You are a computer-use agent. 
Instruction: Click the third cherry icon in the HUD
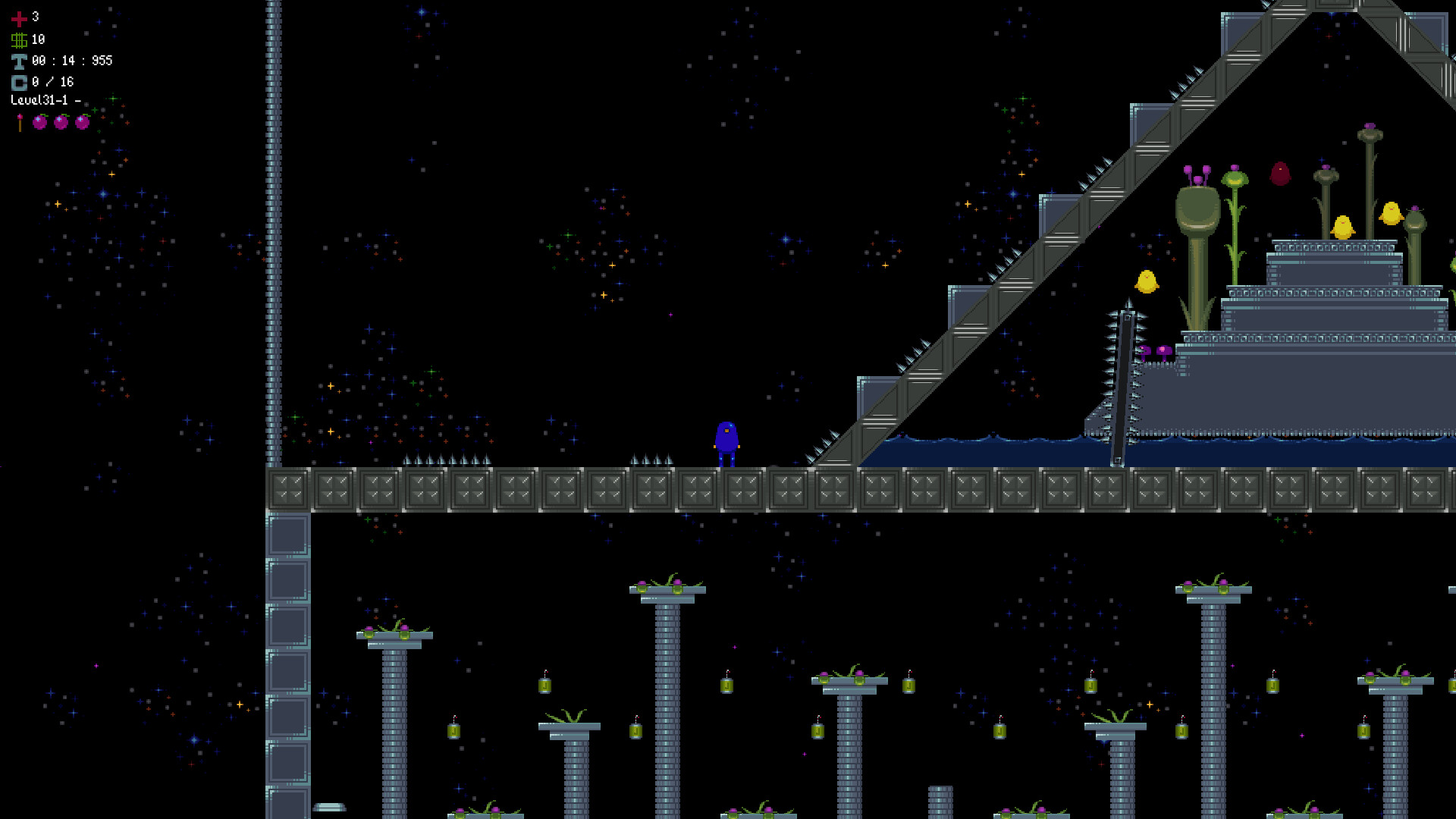(x=82, y=122)
